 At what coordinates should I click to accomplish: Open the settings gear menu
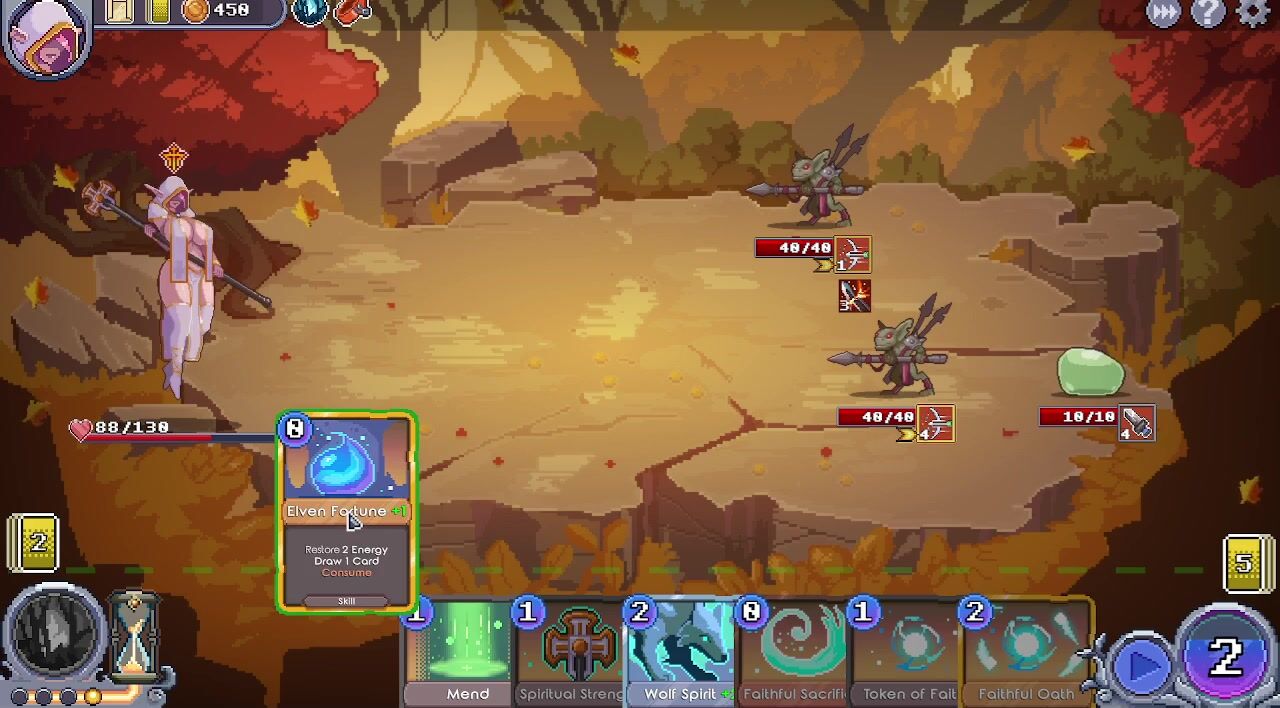tap(1253, 13)
